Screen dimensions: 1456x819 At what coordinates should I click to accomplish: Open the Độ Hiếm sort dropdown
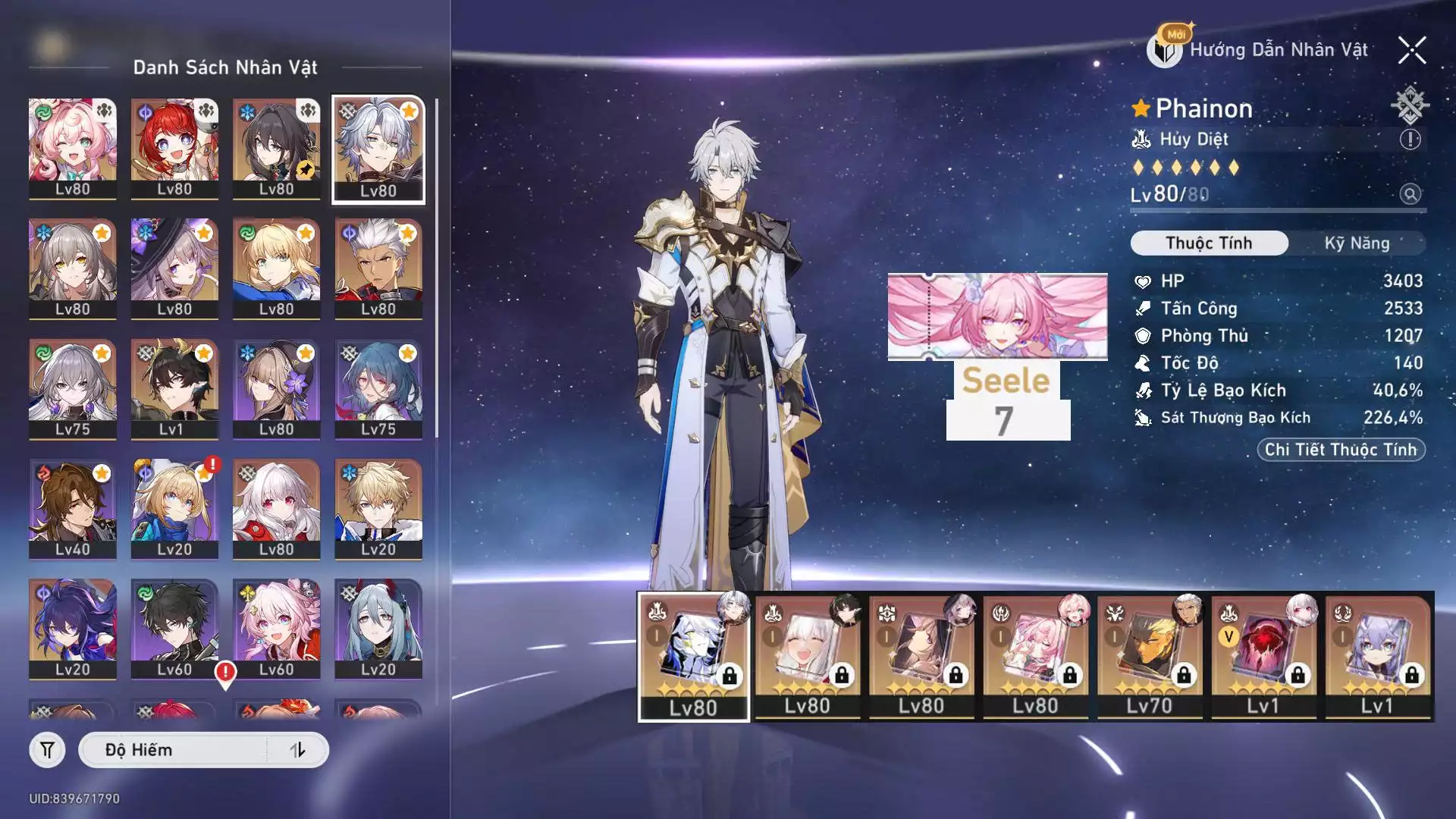174,750
